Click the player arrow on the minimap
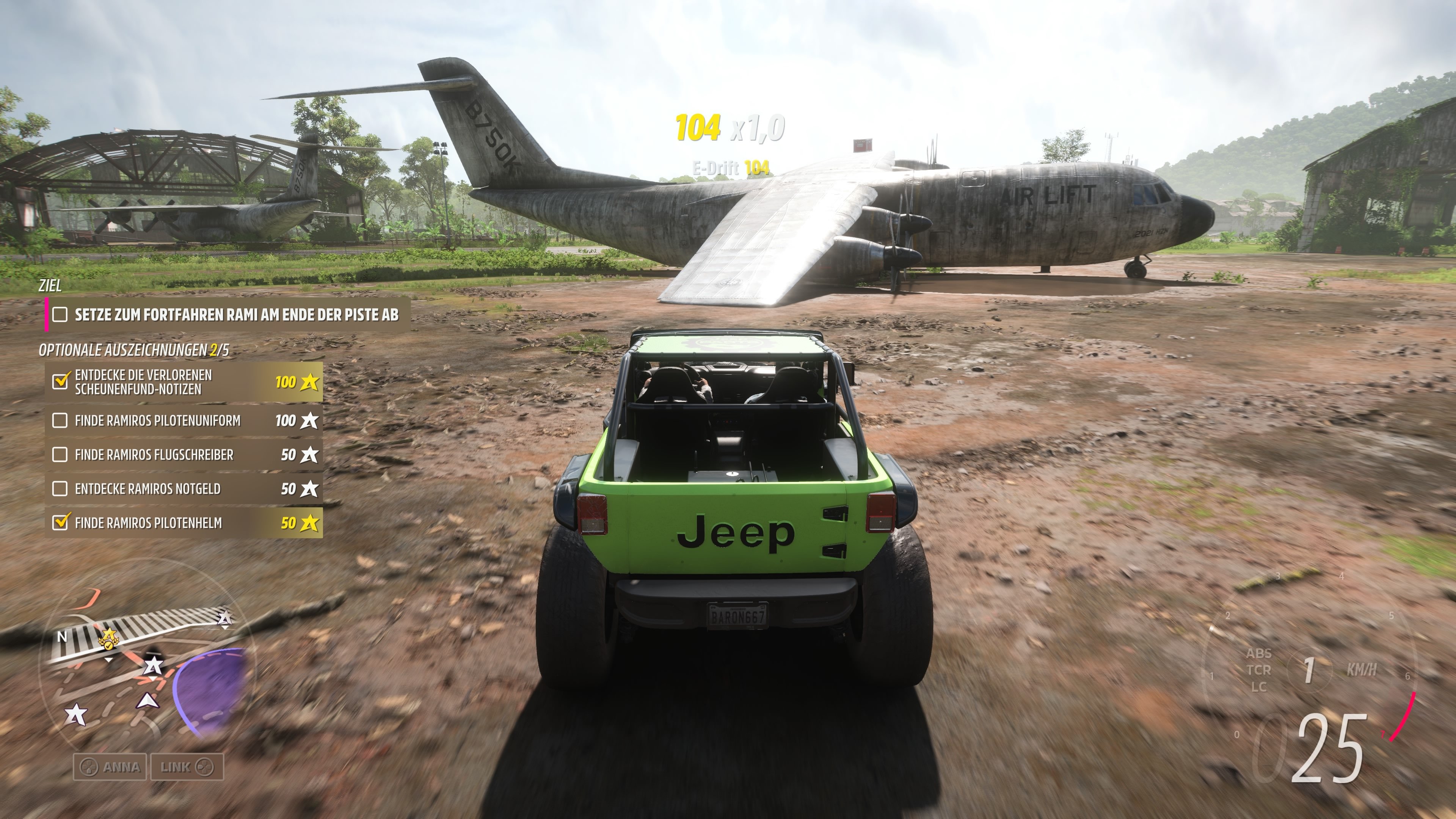 click(x=149, y=701)
